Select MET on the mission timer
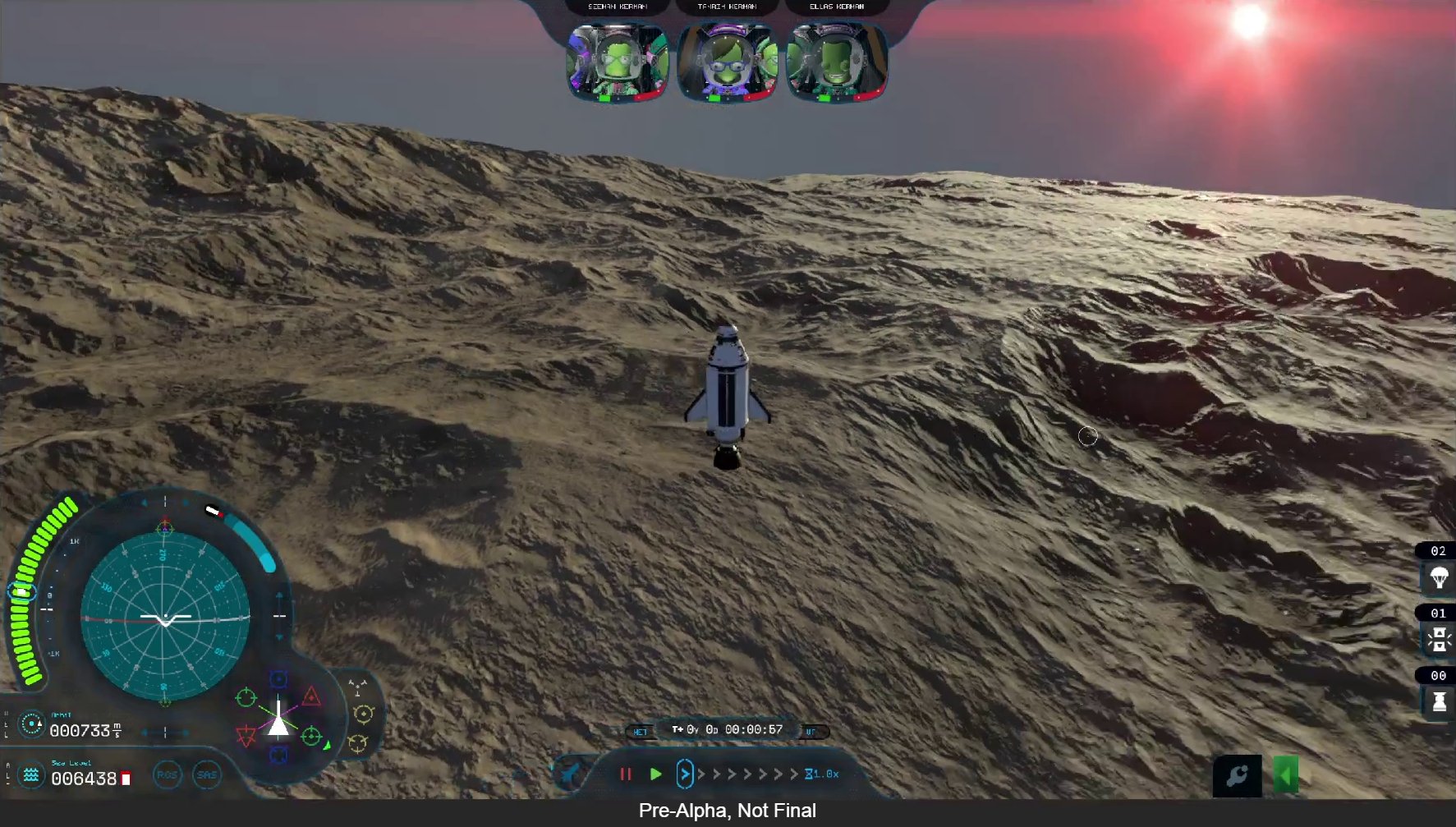 coord(642,731)
